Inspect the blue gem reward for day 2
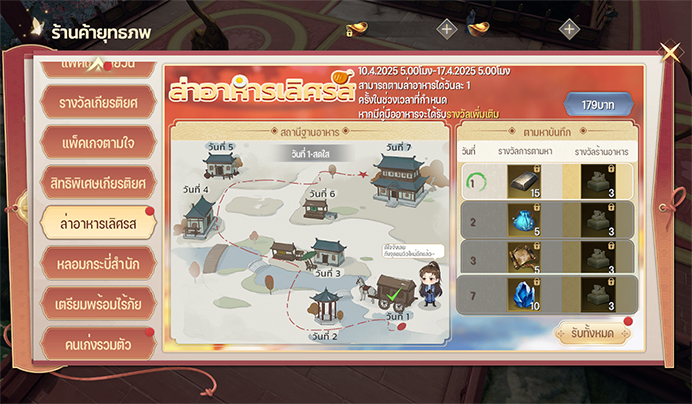 coord(524,217)
